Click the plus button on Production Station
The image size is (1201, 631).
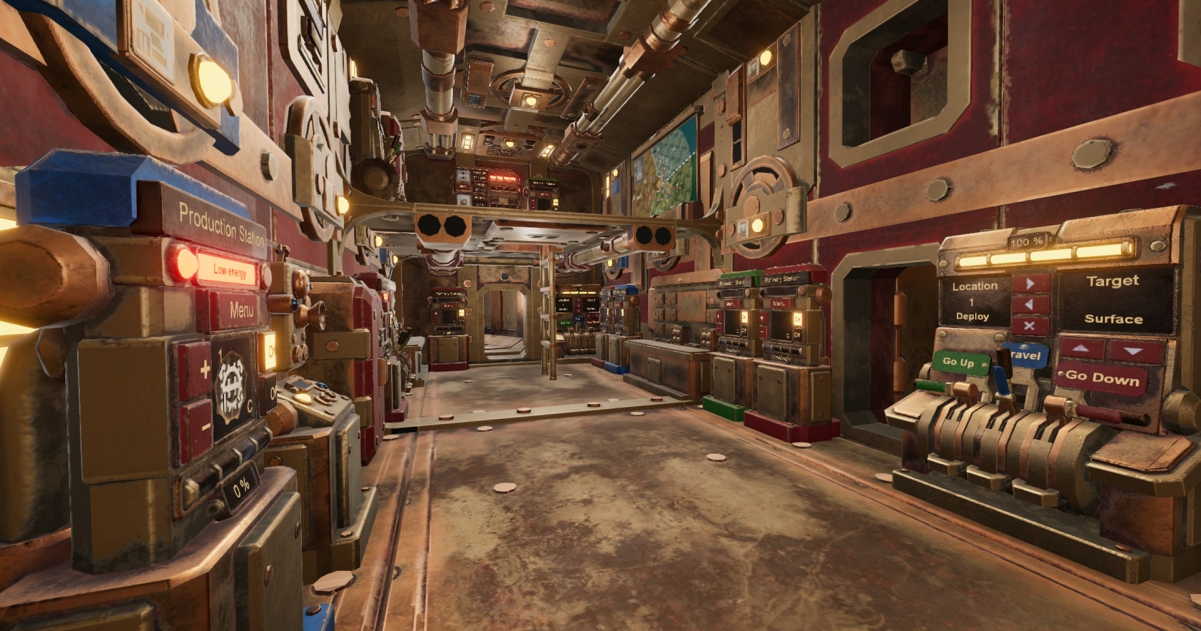tap(195, 369)
